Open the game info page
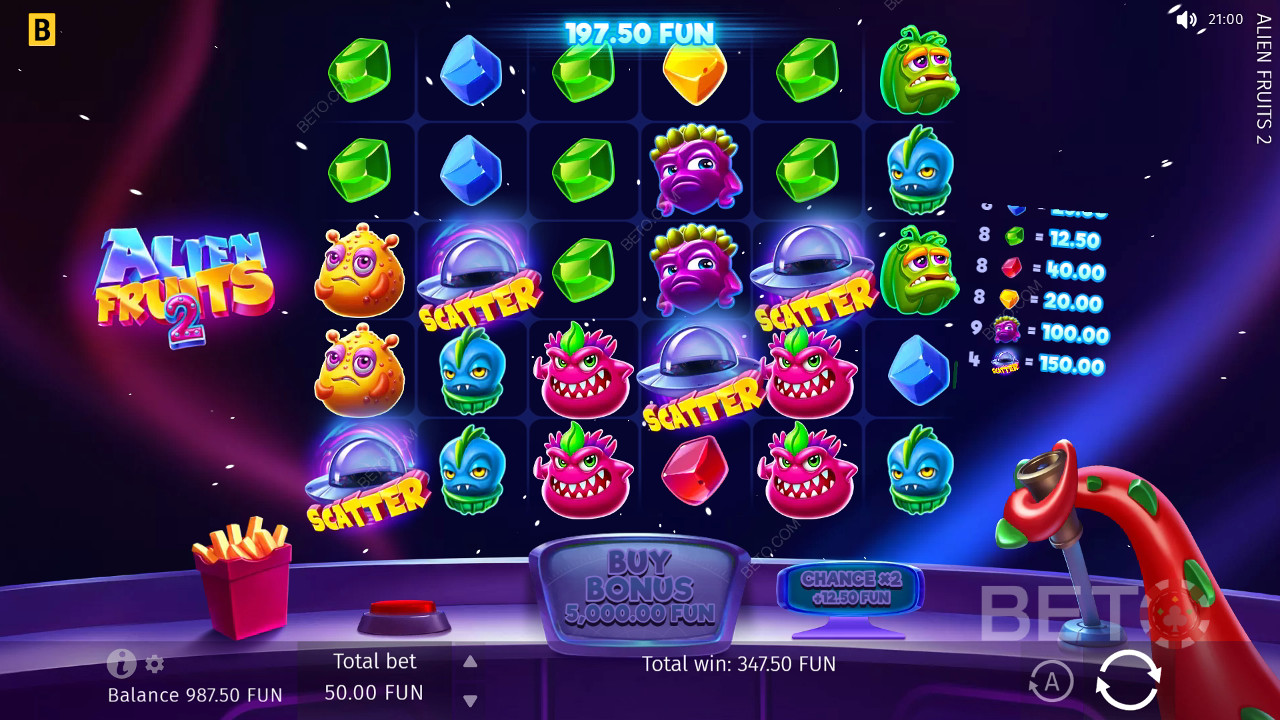The height and width of the screenshot is (720, 1280). coord(121,663)
